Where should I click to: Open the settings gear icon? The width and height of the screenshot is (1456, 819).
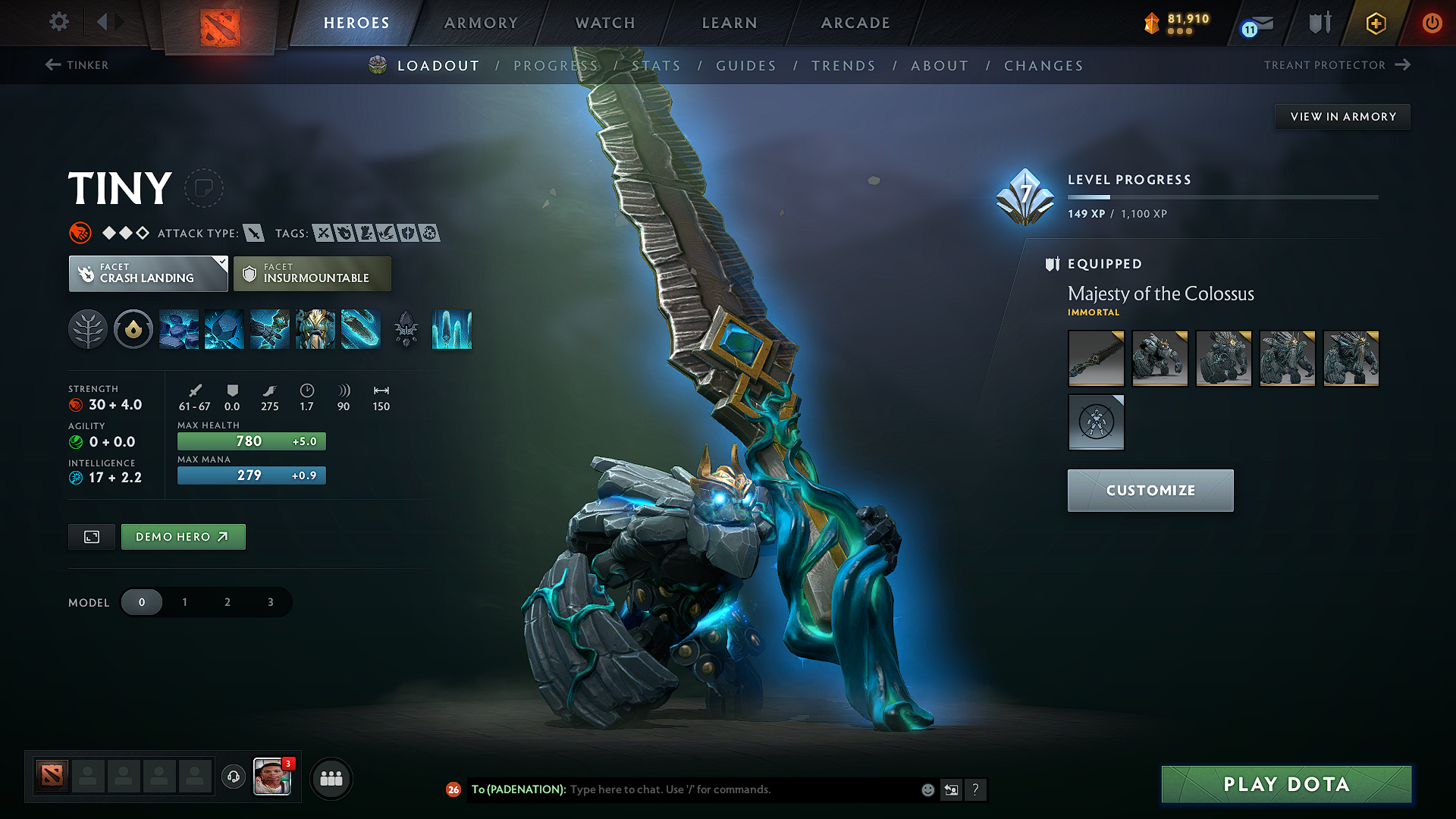click(58, 22)
